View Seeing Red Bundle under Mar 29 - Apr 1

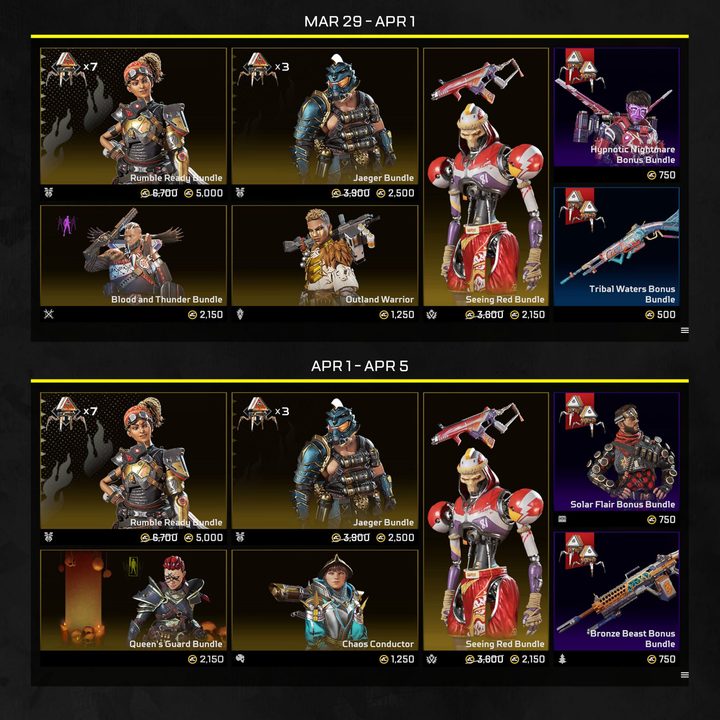coord(486,177)
